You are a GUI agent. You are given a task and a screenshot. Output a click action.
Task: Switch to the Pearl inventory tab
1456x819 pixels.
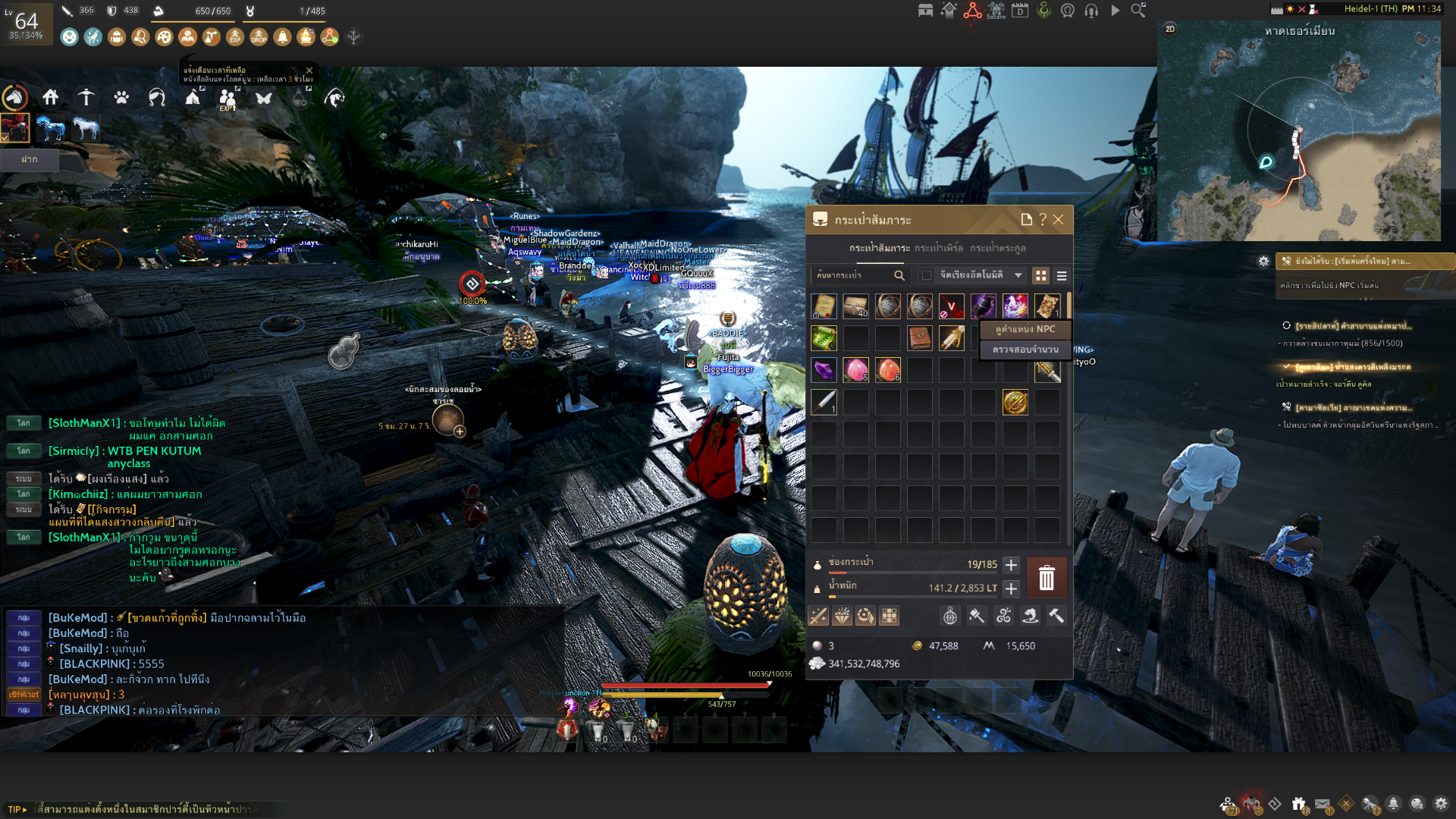point(938,248)
